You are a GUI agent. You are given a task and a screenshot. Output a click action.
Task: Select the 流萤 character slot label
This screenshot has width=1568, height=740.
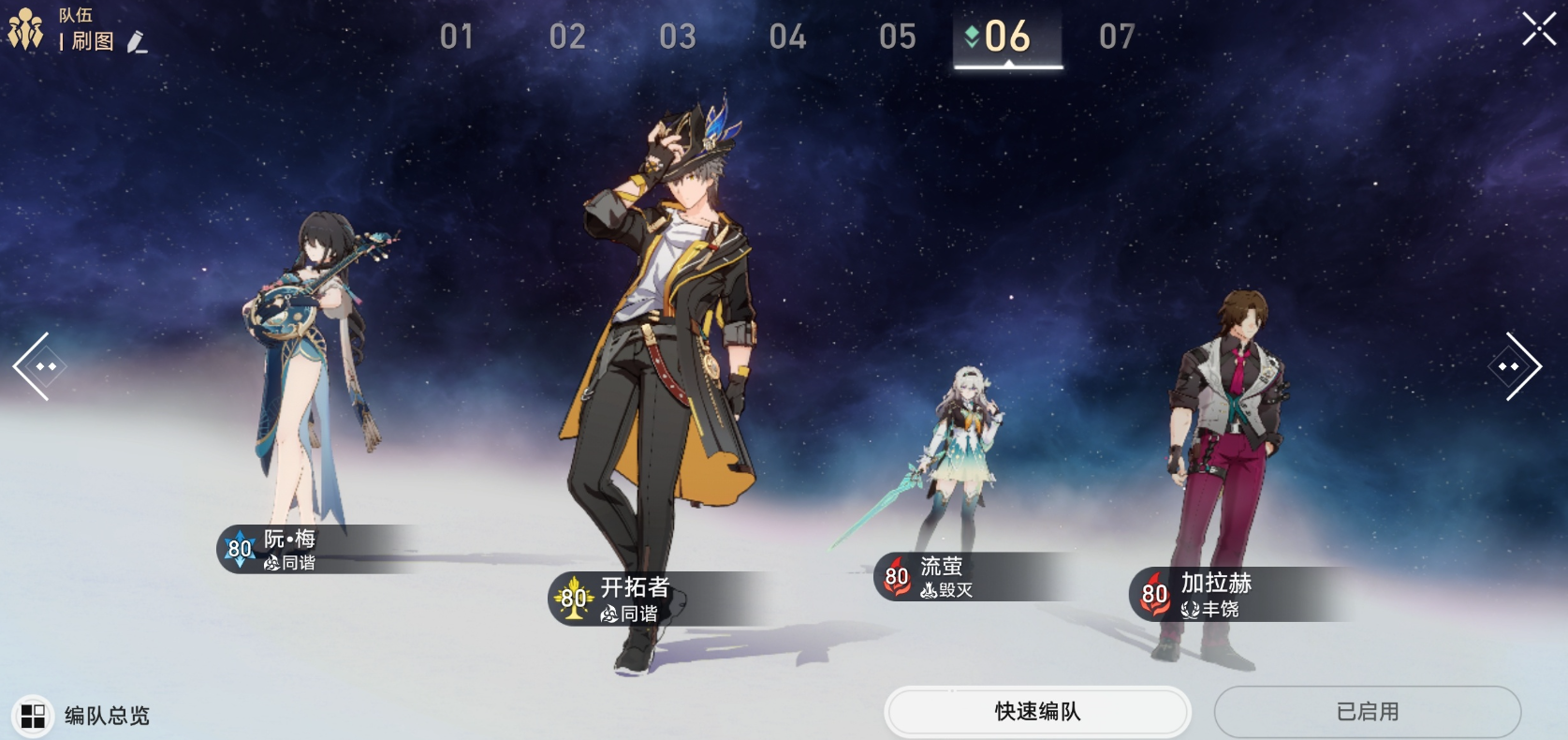click(x=942, y=577)
